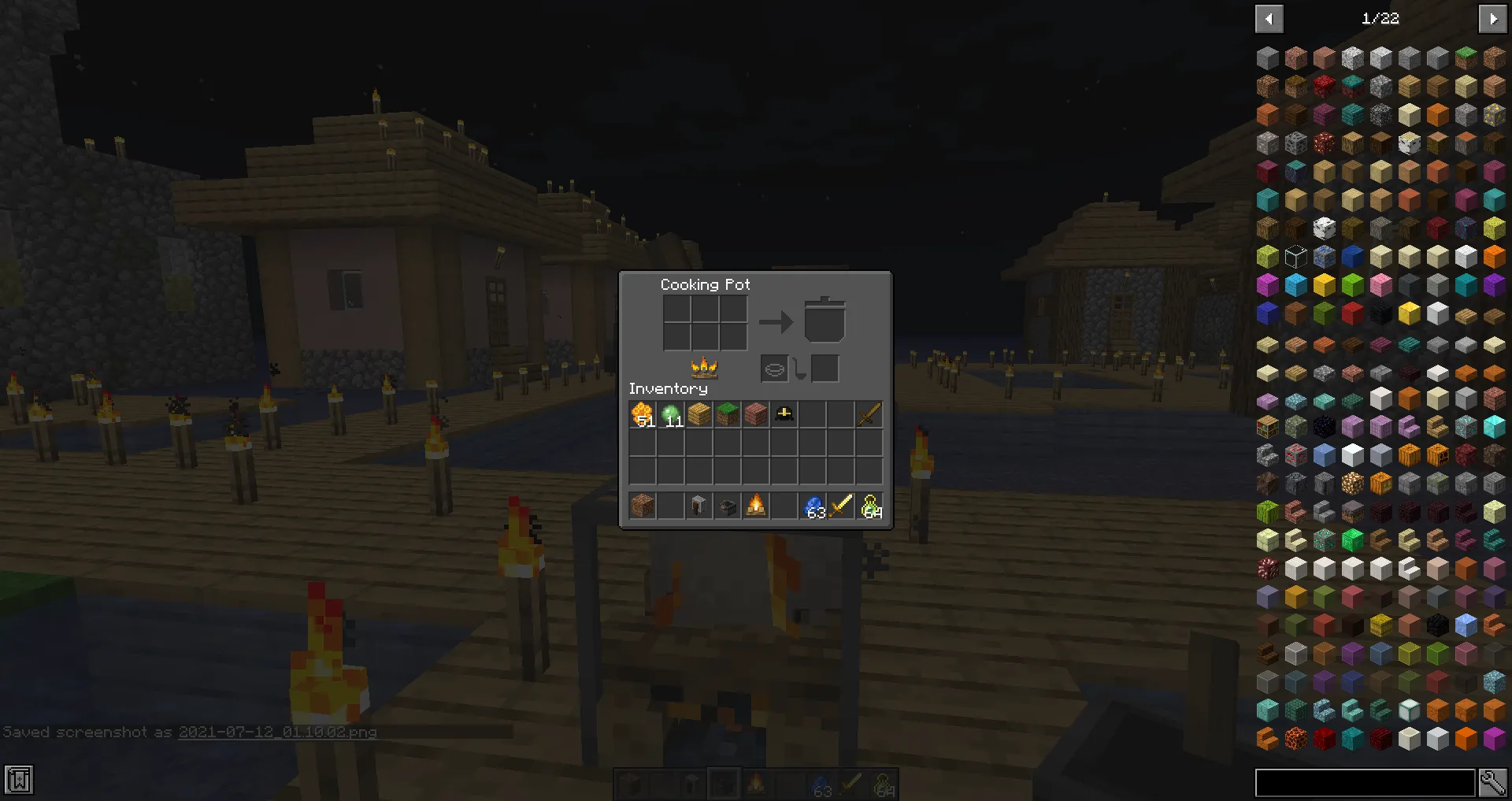
Task: Select the dirt block in the hotbar
Action: pos(642,506)
